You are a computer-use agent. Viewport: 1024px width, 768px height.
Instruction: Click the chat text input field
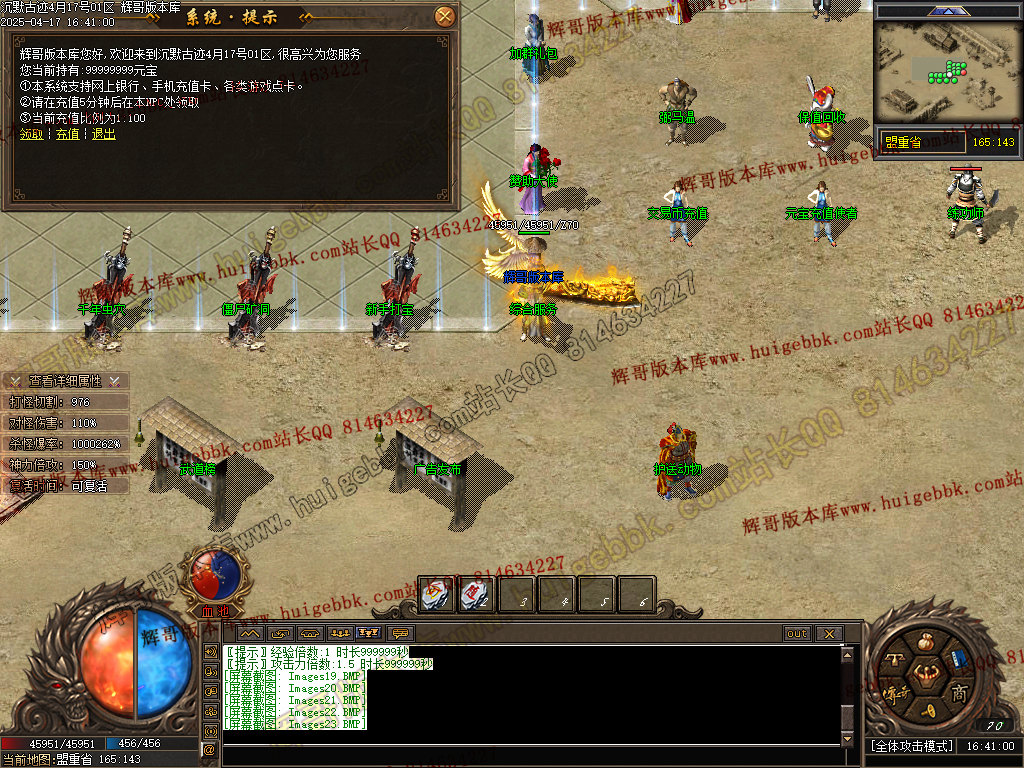pyautogui.click(x=530, y=752)
